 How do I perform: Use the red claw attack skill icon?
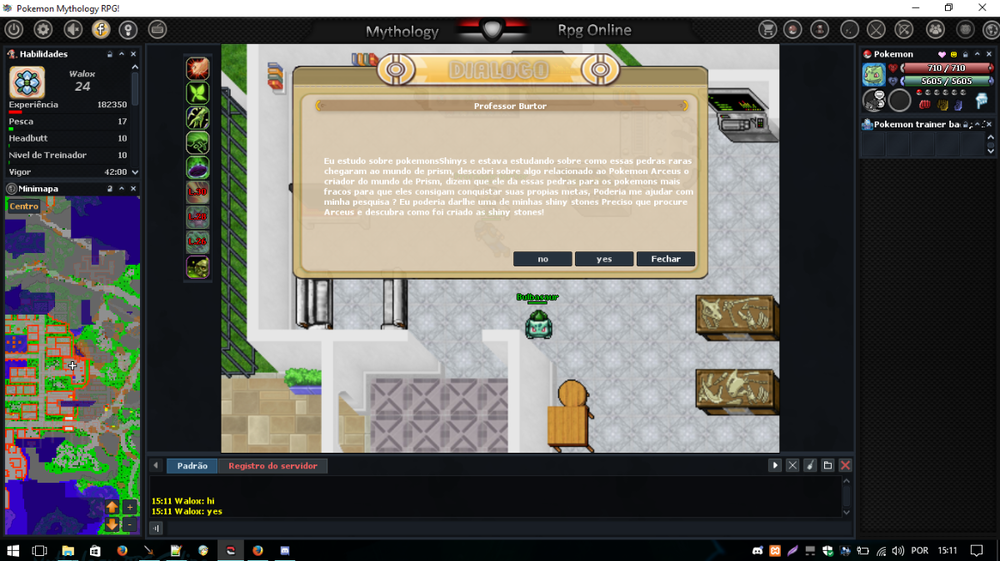tap(197, 68)
